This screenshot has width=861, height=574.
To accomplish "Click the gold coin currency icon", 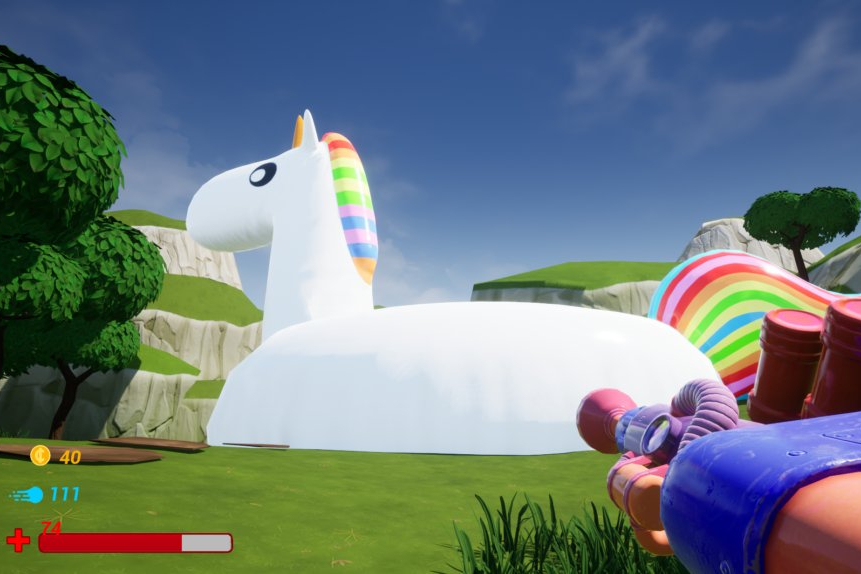I will point(40,456).
